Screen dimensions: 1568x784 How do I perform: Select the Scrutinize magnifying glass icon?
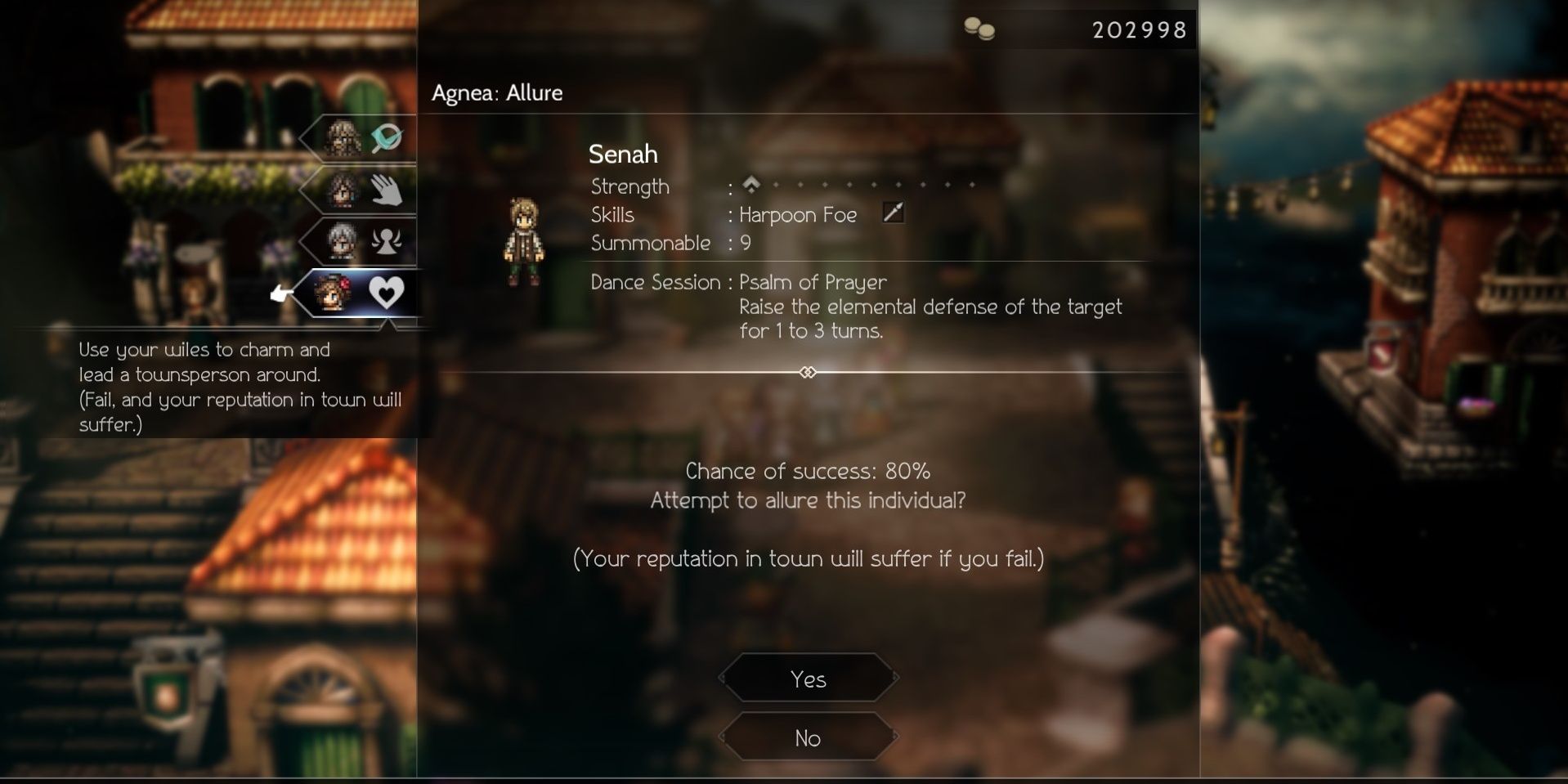coord(386,139)
